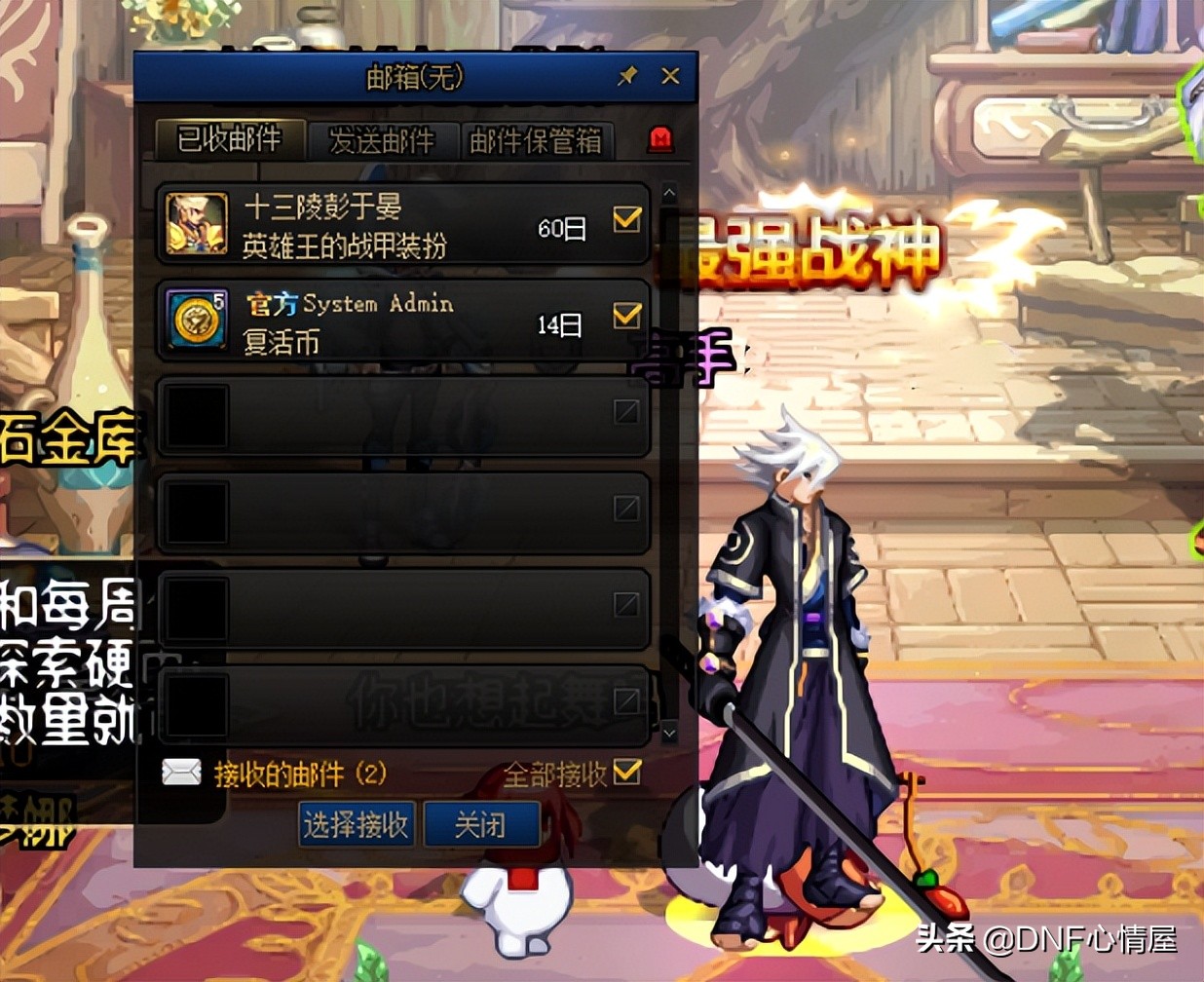Switch to the 邮件保管箱 tab
1204x982 pixels.
[x=536, y=141]
